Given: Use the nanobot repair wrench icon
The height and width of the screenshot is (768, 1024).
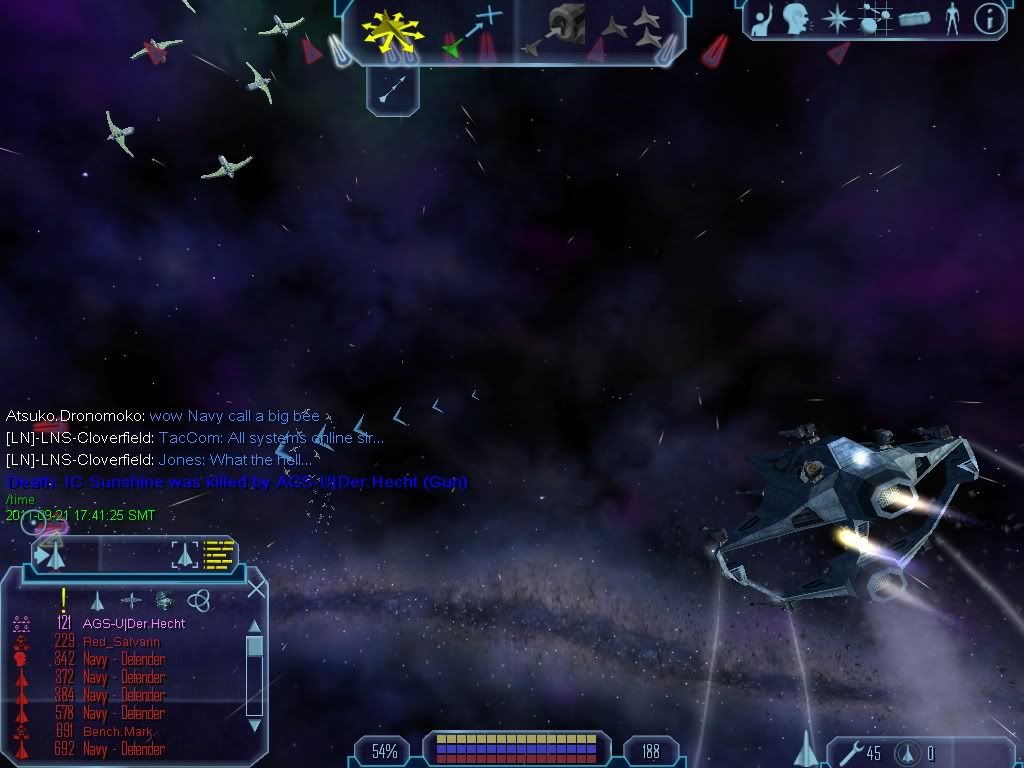Looking at the screenshot, I should click(846, 753).
